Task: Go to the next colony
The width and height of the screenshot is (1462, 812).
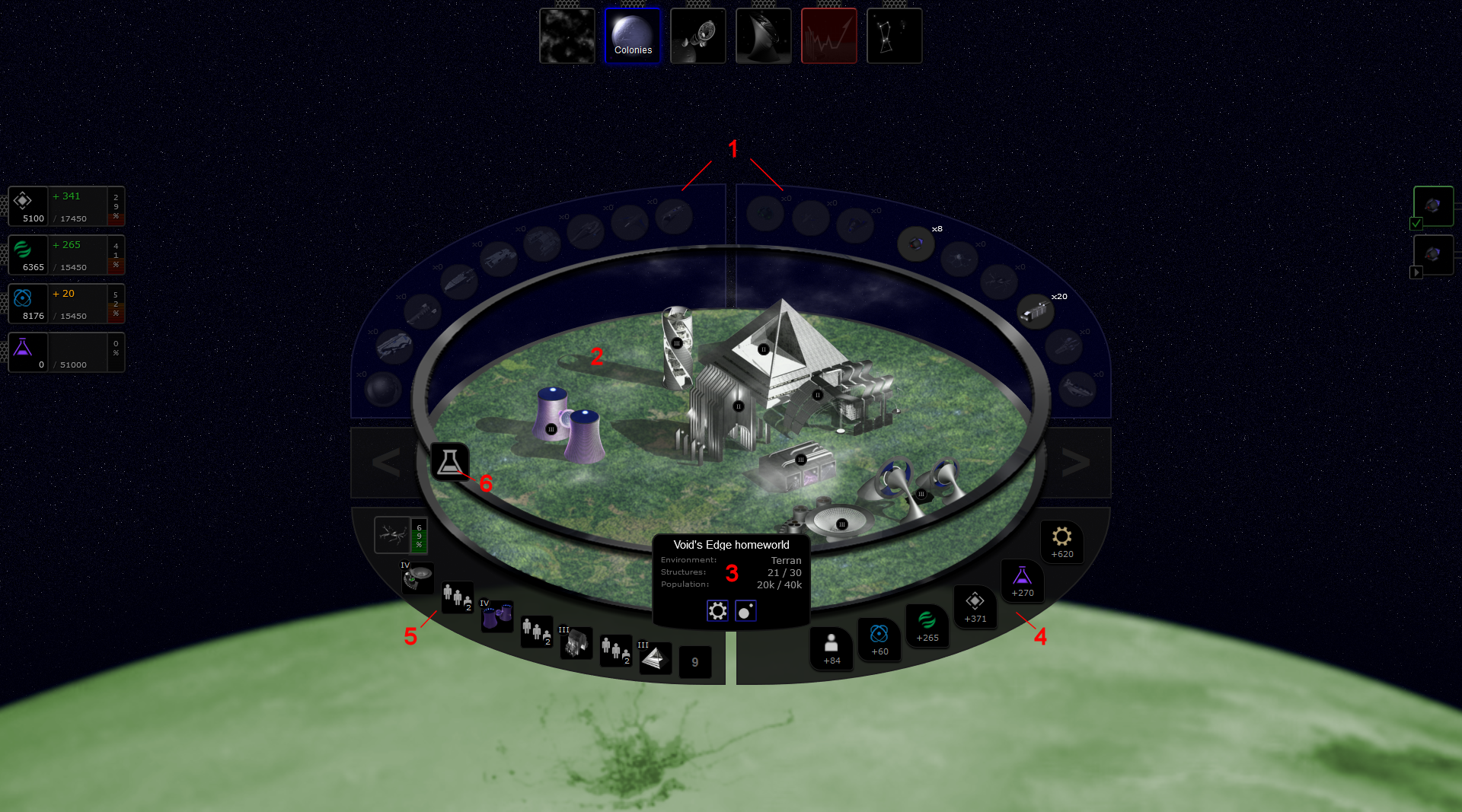Action: (1075, 463)
